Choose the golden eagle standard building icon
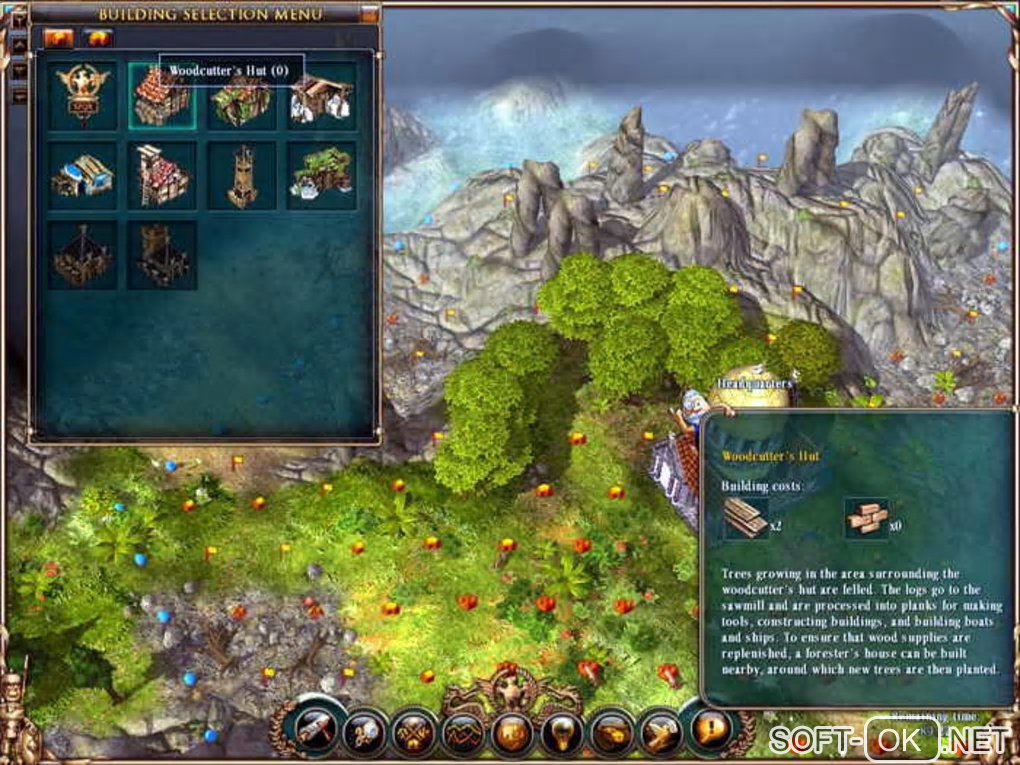The image size is (1020, 765). (x=82, y=96)
